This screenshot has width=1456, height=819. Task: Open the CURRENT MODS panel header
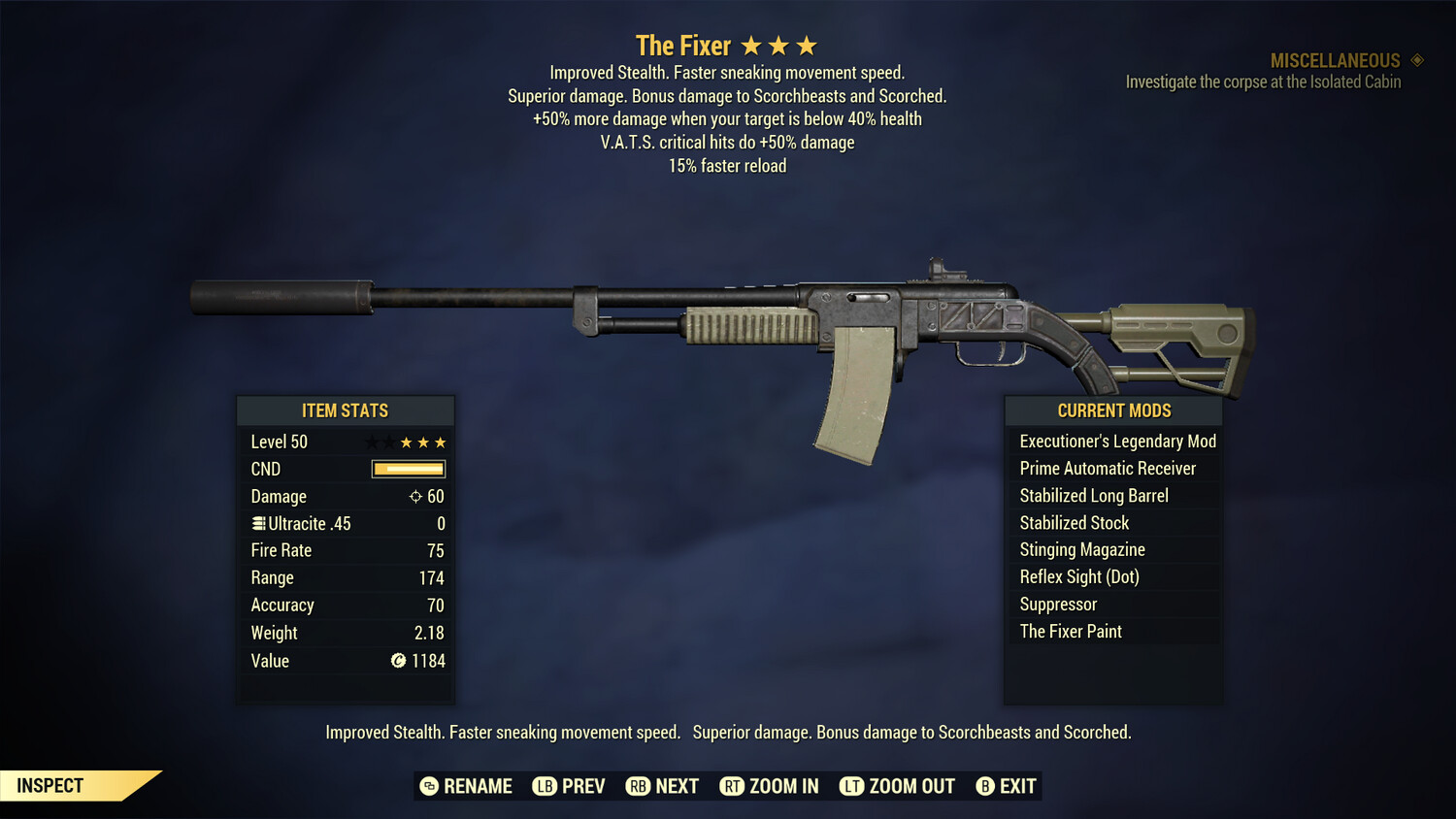pyautogui.click(x=1112, y=410)
